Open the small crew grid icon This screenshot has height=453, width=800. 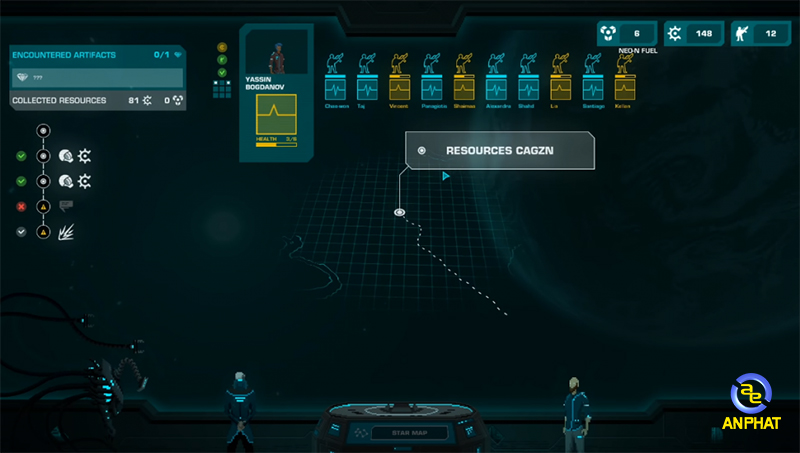coord(222,89)
